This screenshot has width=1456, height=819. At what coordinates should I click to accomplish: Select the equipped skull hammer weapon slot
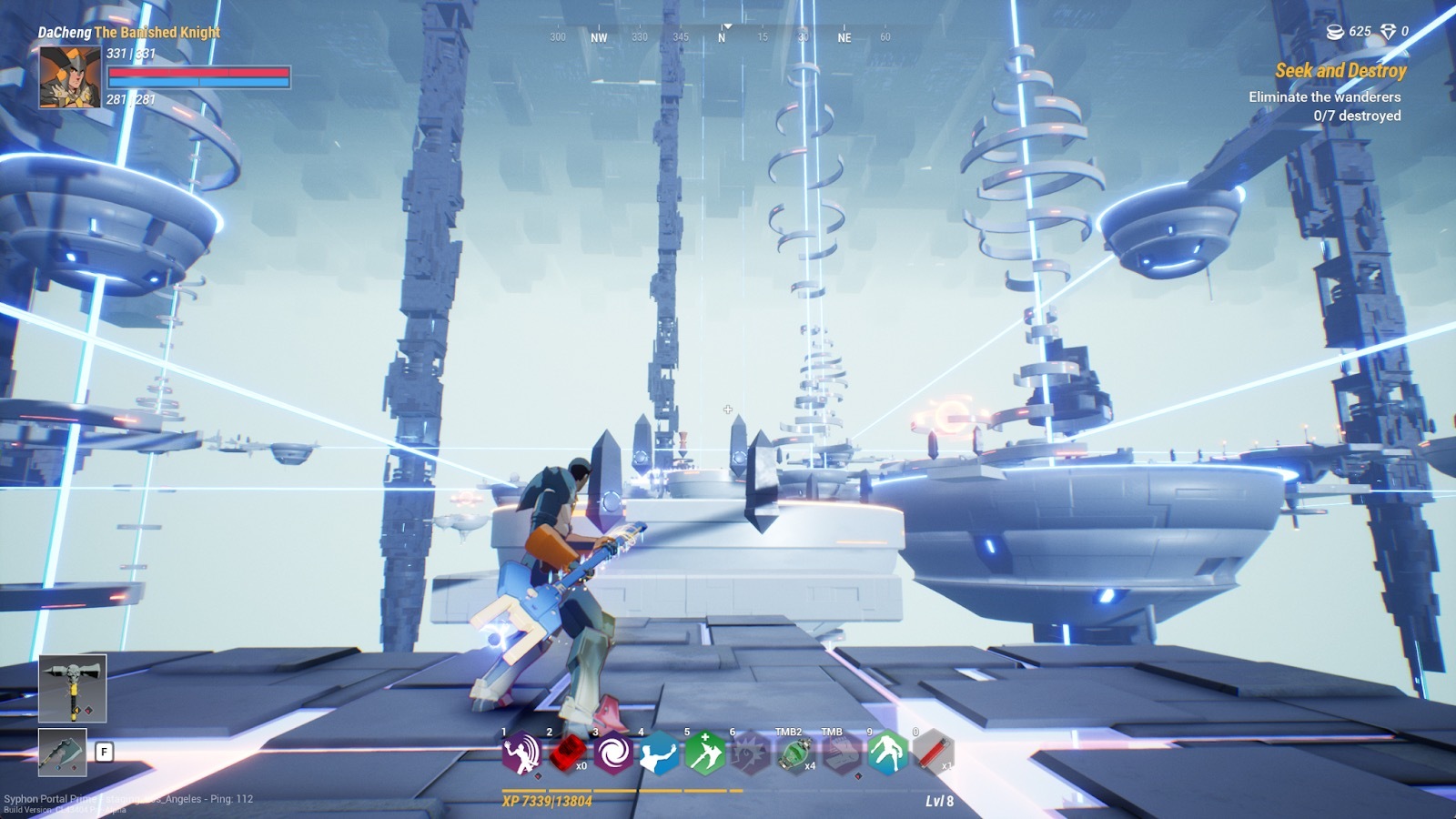click(x=73, y=688)
